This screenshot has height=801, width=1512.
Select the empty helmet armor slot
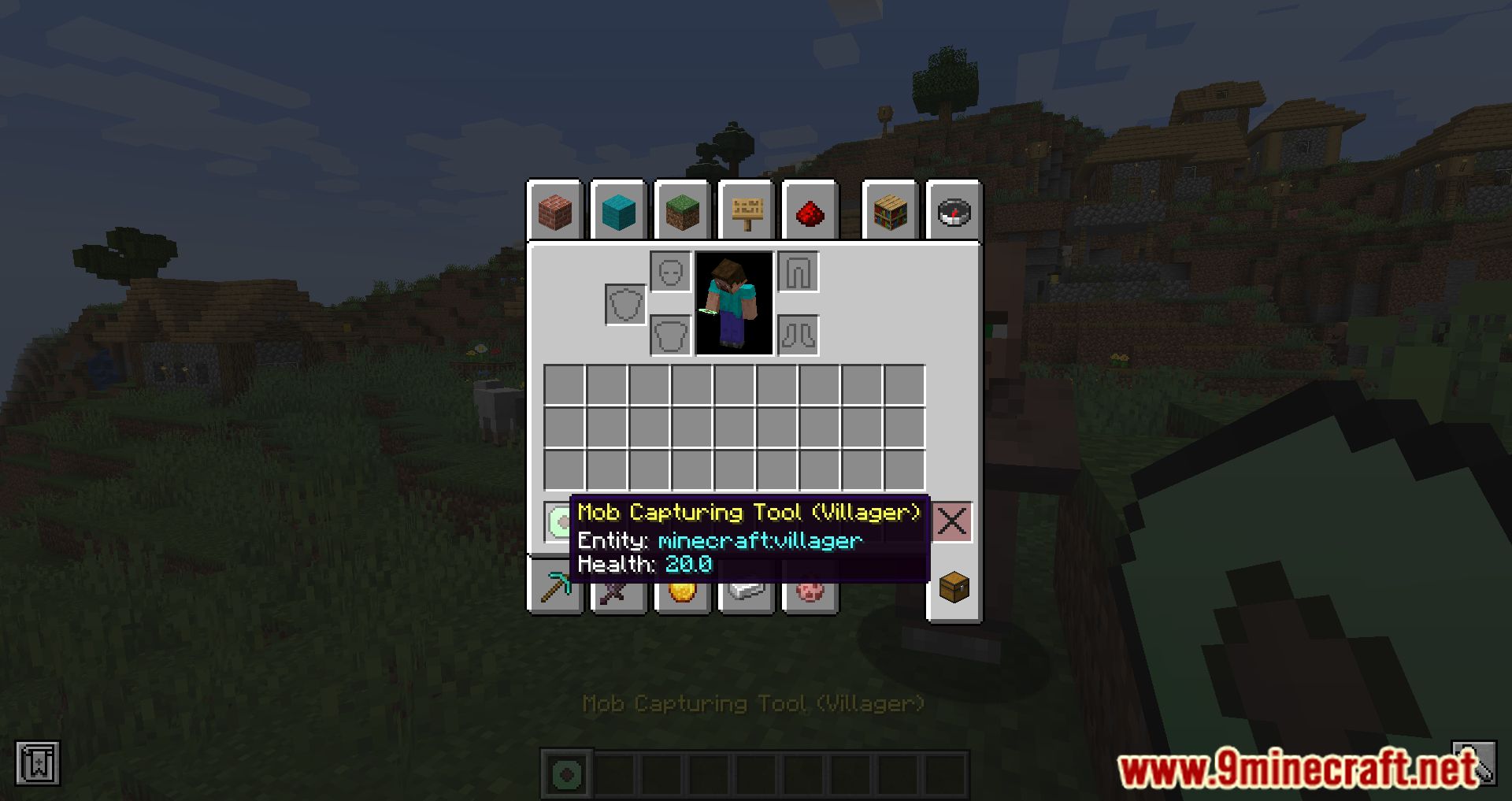(x=671, y=272)
